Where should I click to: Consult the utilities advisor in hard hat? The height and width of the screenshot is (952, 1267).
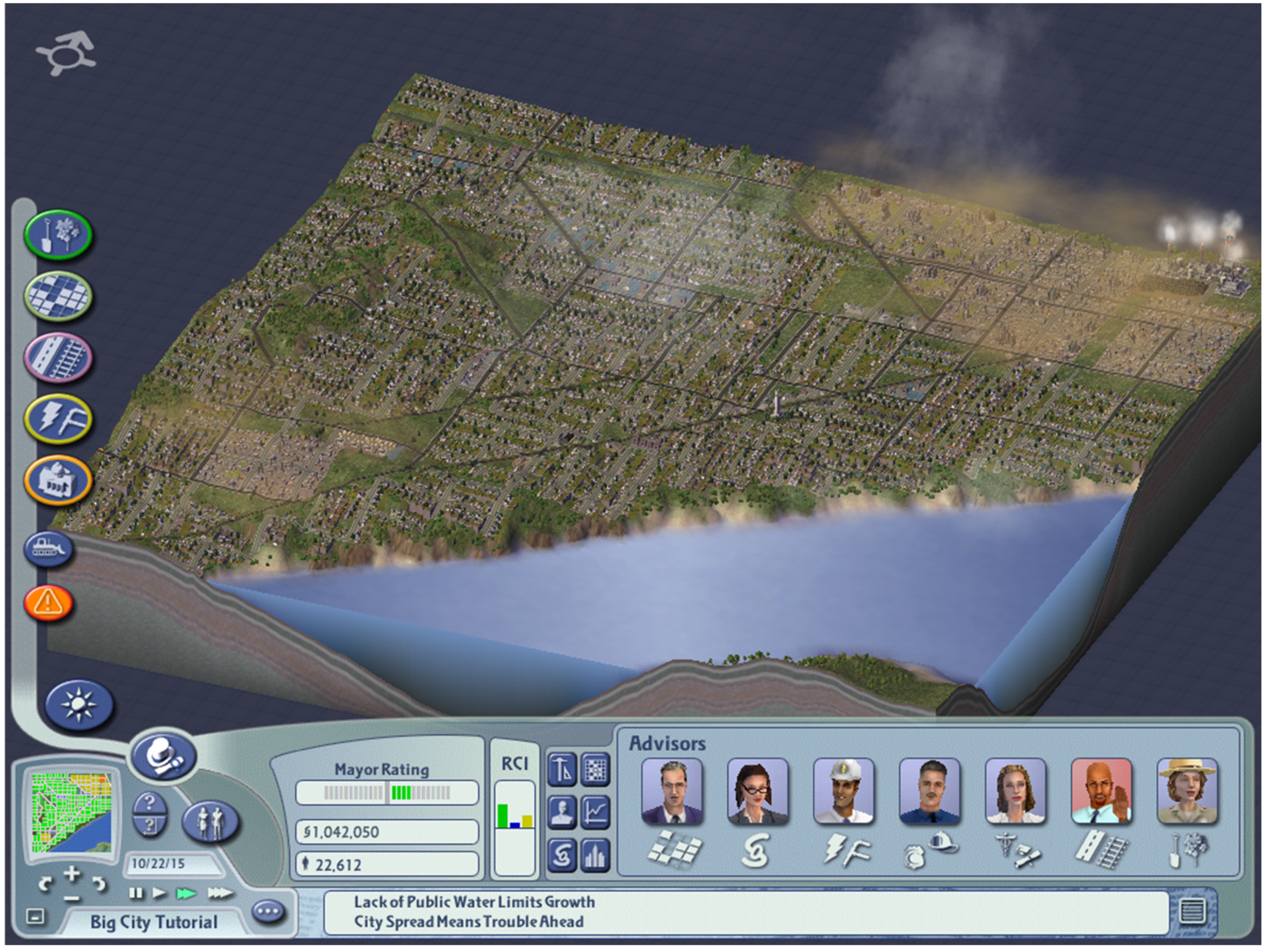click(x=844, y=792)
